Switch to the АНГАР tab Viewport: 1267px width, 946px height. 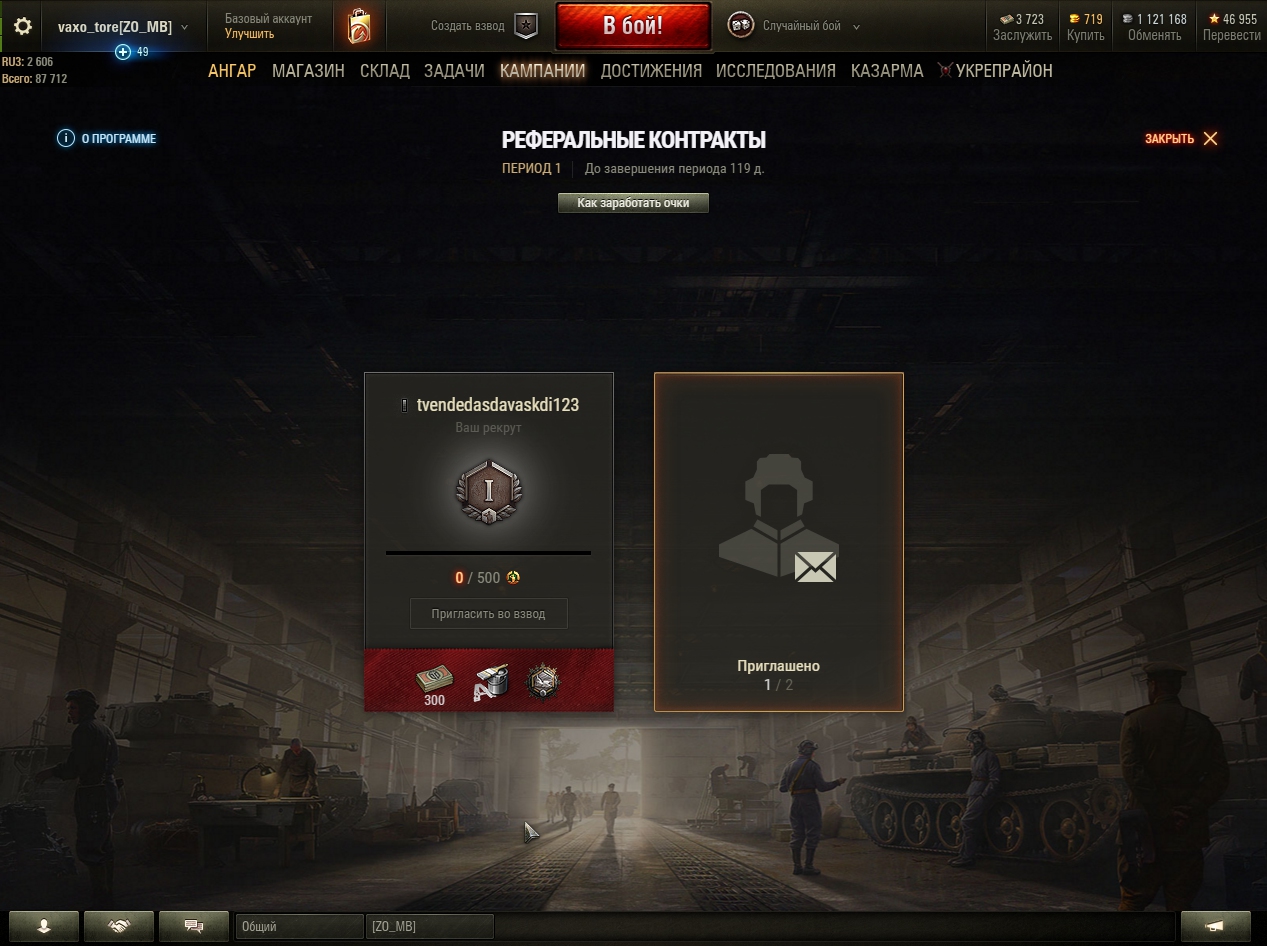[x=232, y=71]
